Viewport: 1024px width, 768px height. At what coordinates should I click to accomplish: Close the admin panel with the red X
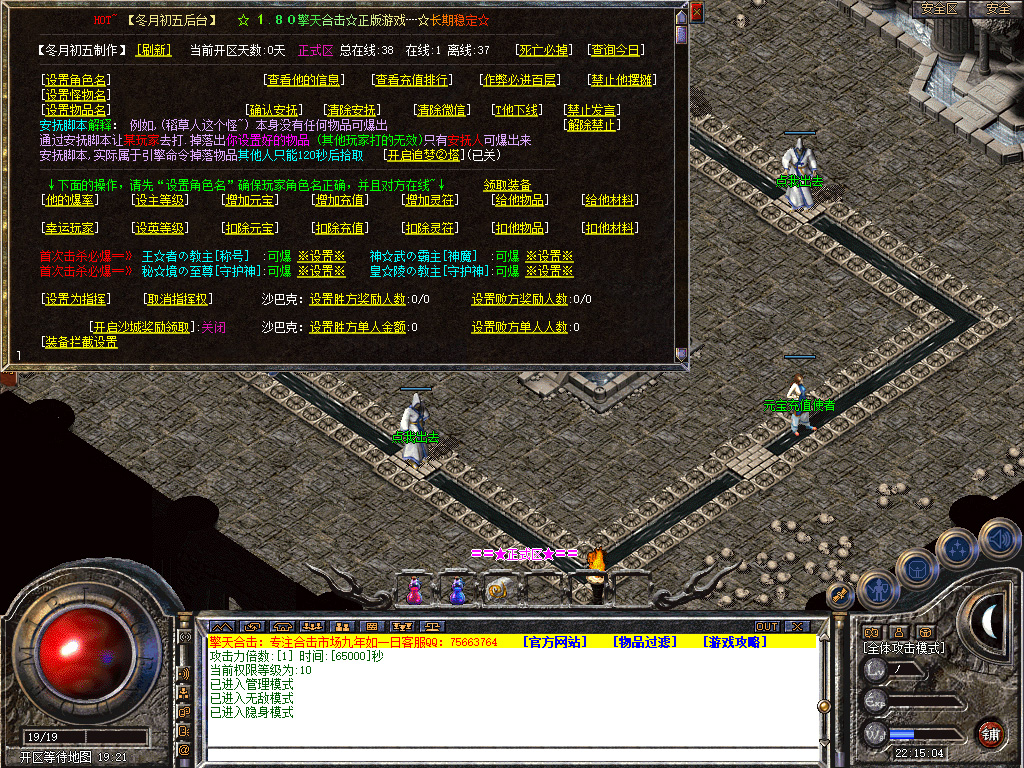click(x=697, y=12)
